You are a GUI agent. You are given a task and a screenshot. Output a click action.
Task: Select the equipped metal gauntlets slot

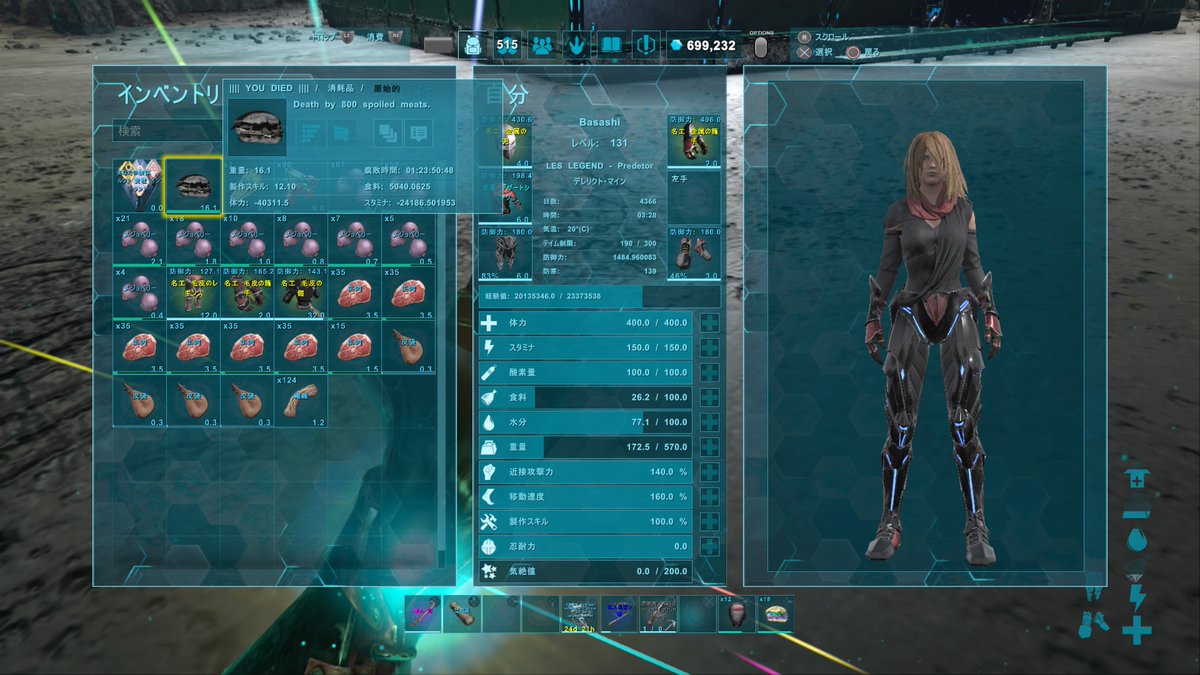pos(694,141)
